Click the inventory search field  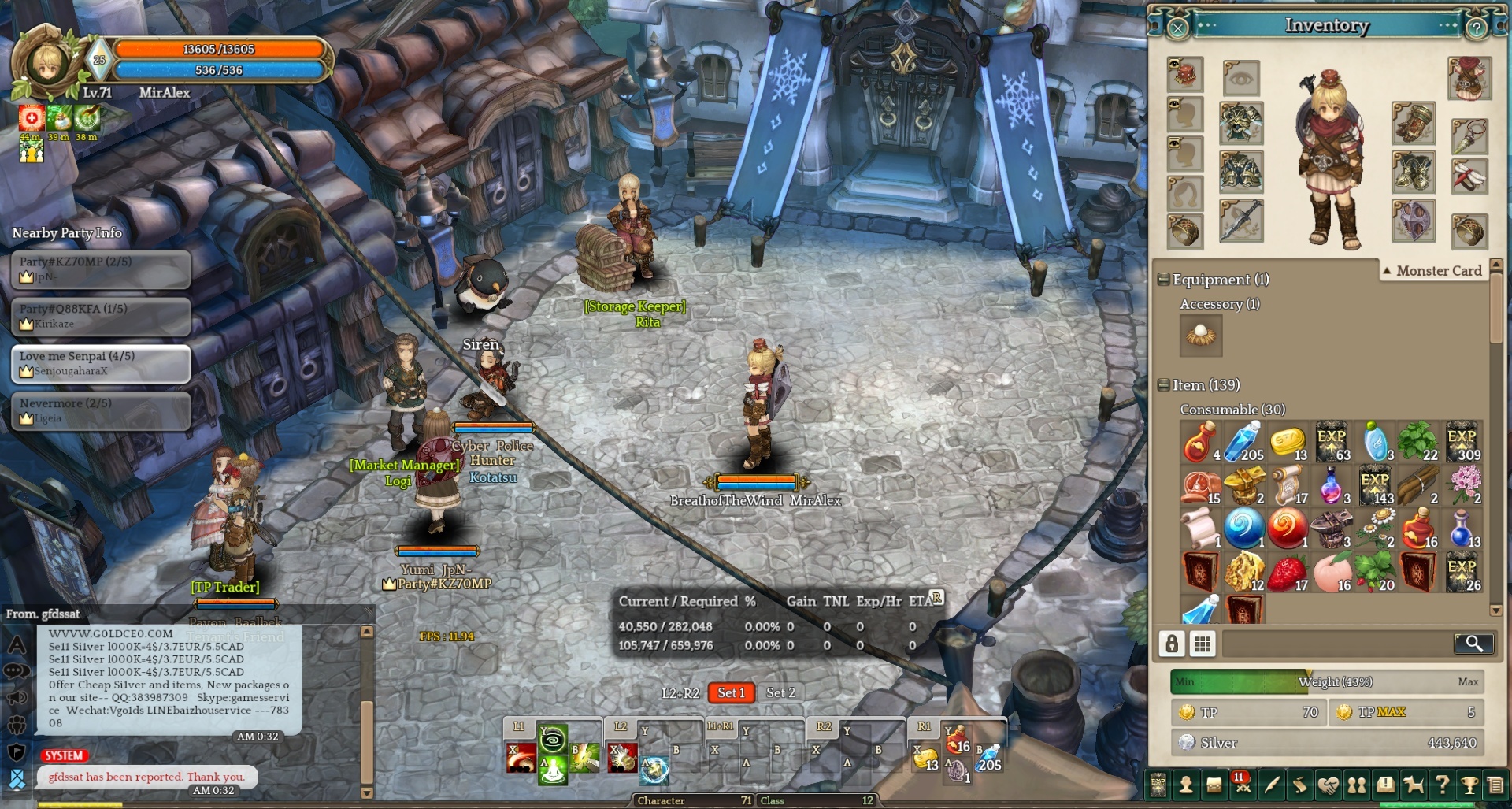[1336, 644]
